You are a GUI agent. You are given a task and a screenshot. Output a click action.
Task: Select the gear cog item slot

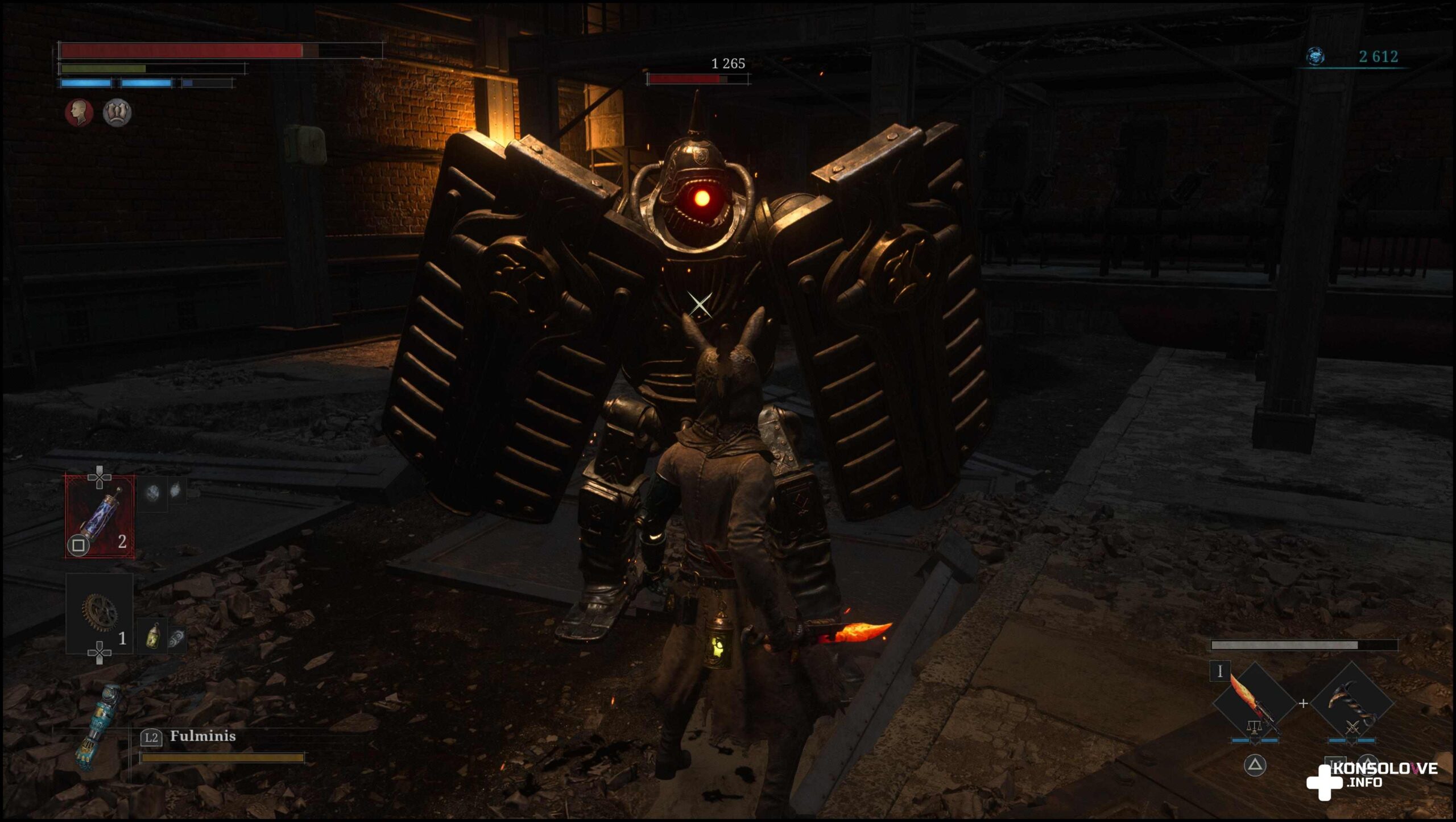[100, 613]
